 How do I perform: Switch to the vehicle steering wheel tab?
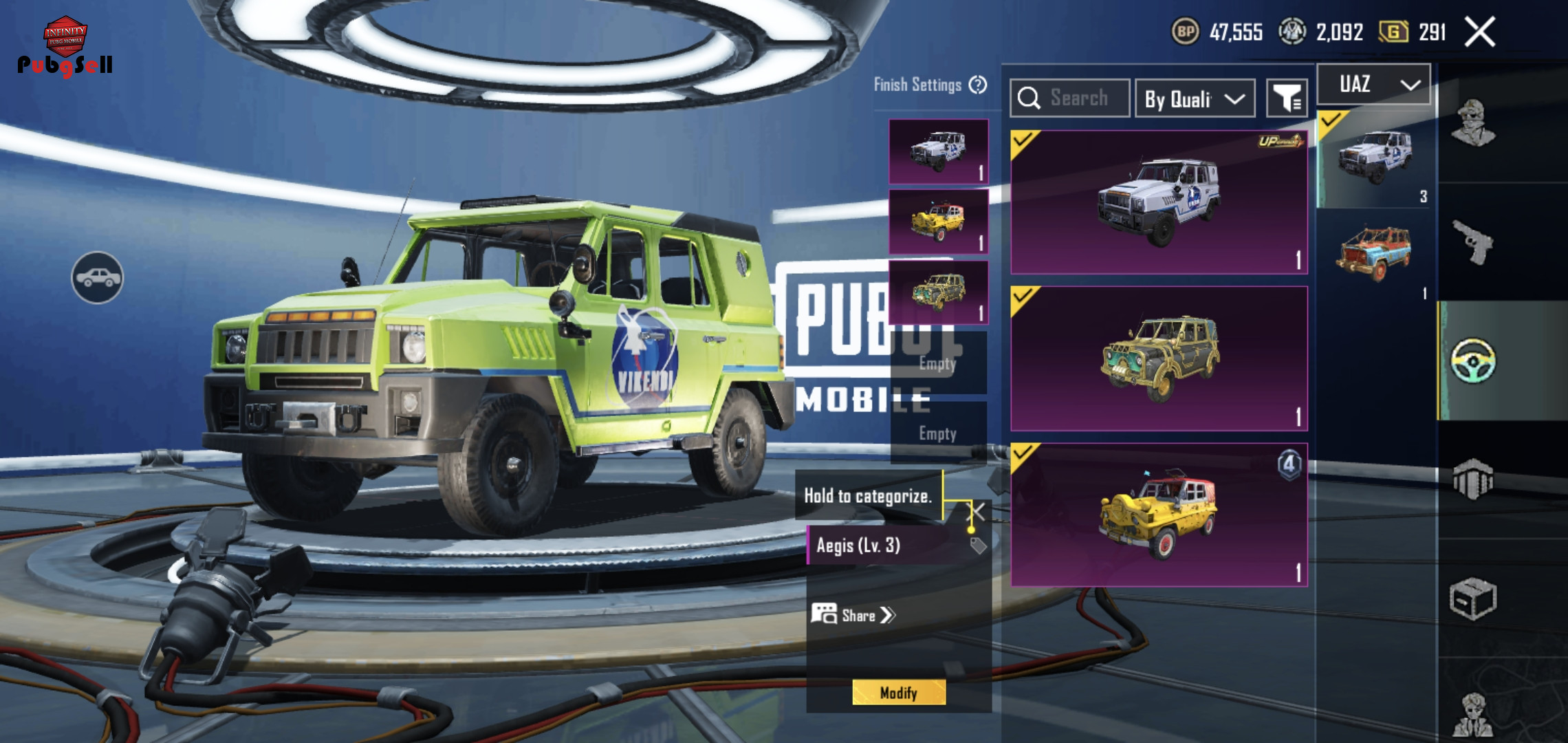pos(1472,360)
